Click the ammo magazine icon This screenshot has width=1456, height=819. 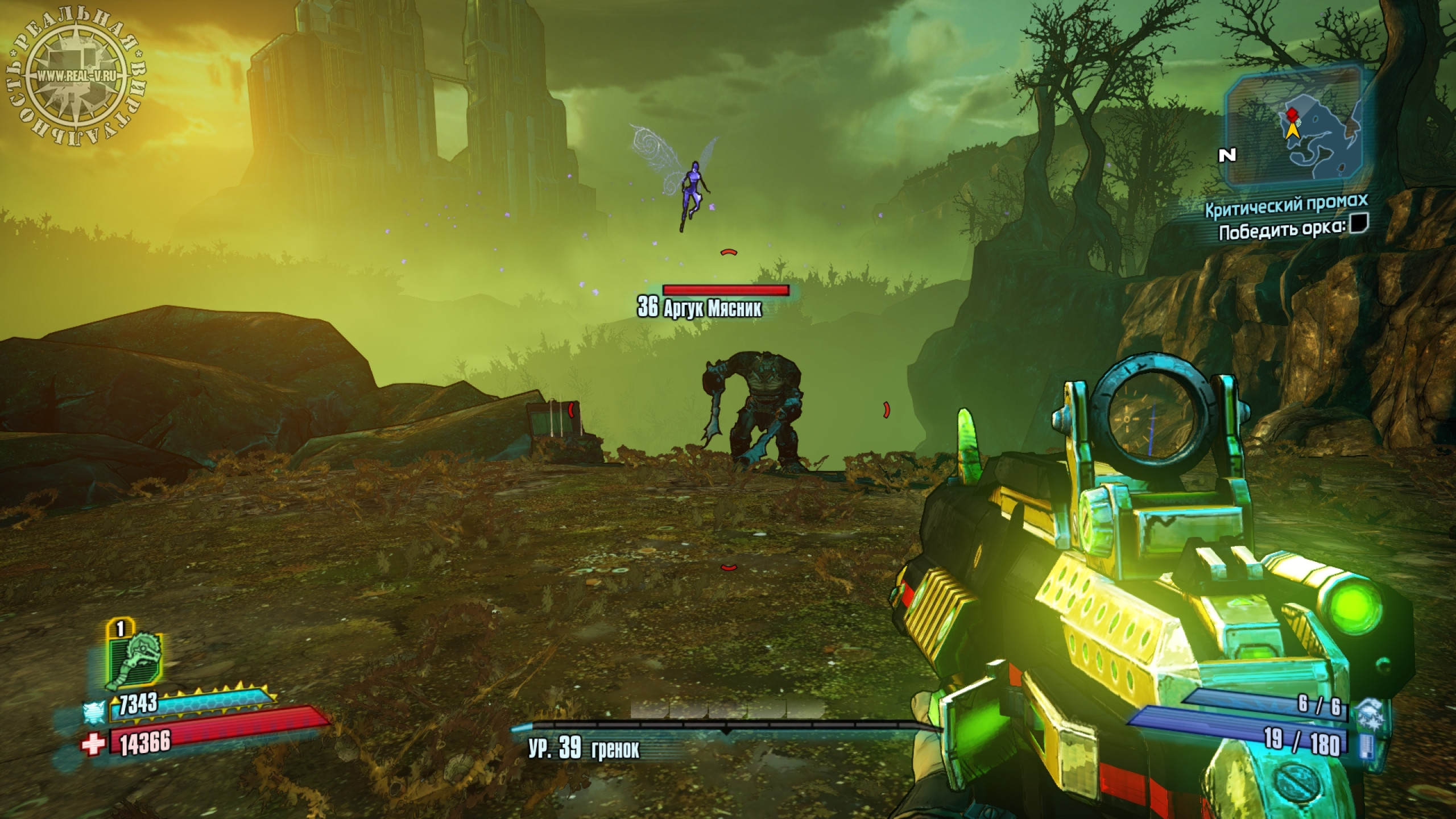coord(1364,746)
